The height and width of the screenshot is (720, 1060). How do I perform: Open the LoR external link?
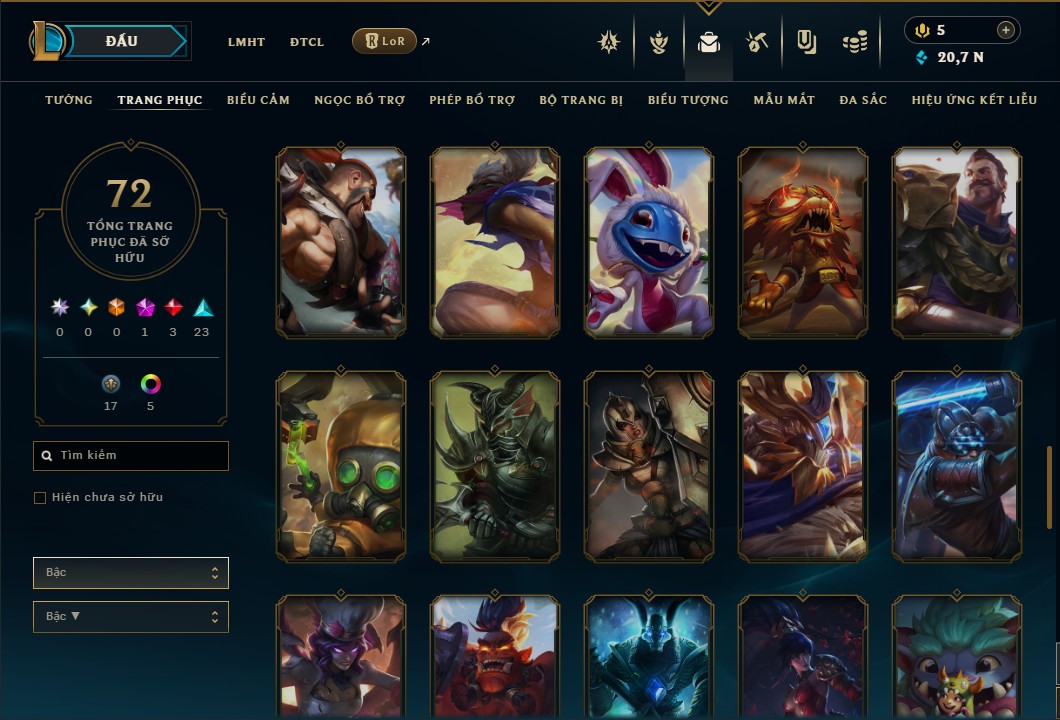[x=385, y=41]
